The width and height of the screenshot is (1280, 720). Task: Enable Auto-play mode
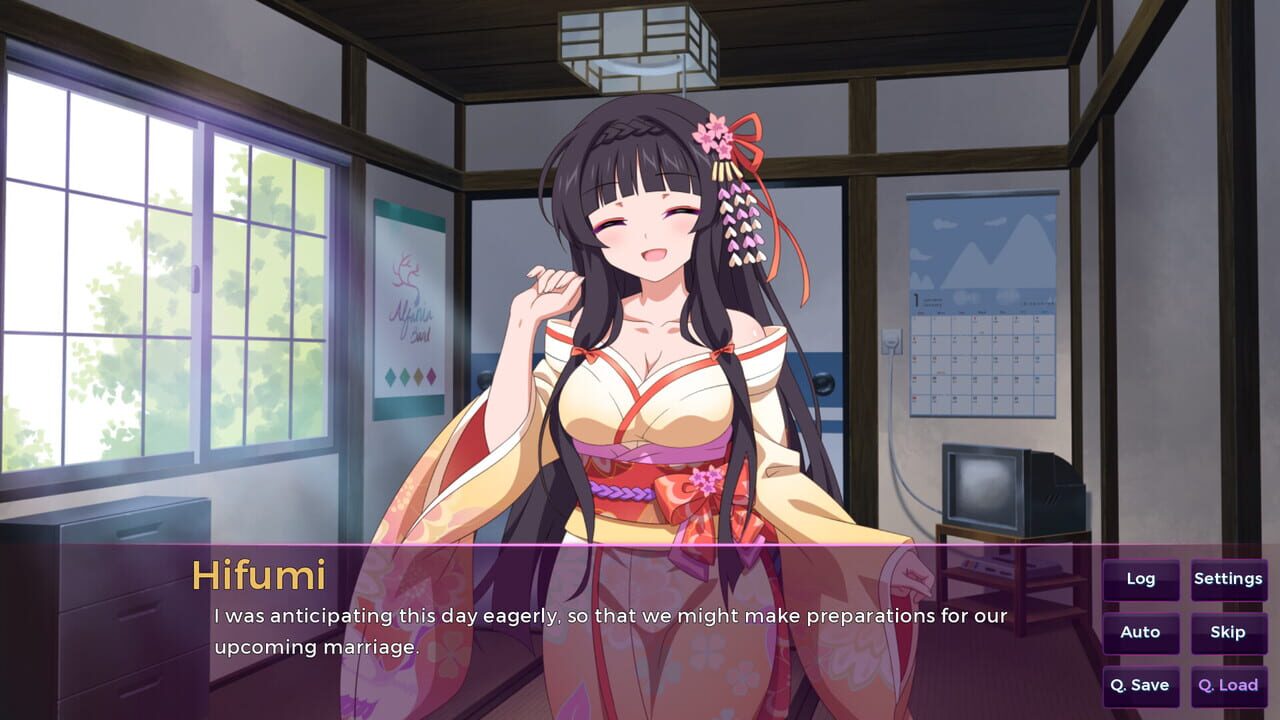(1141, 632)
